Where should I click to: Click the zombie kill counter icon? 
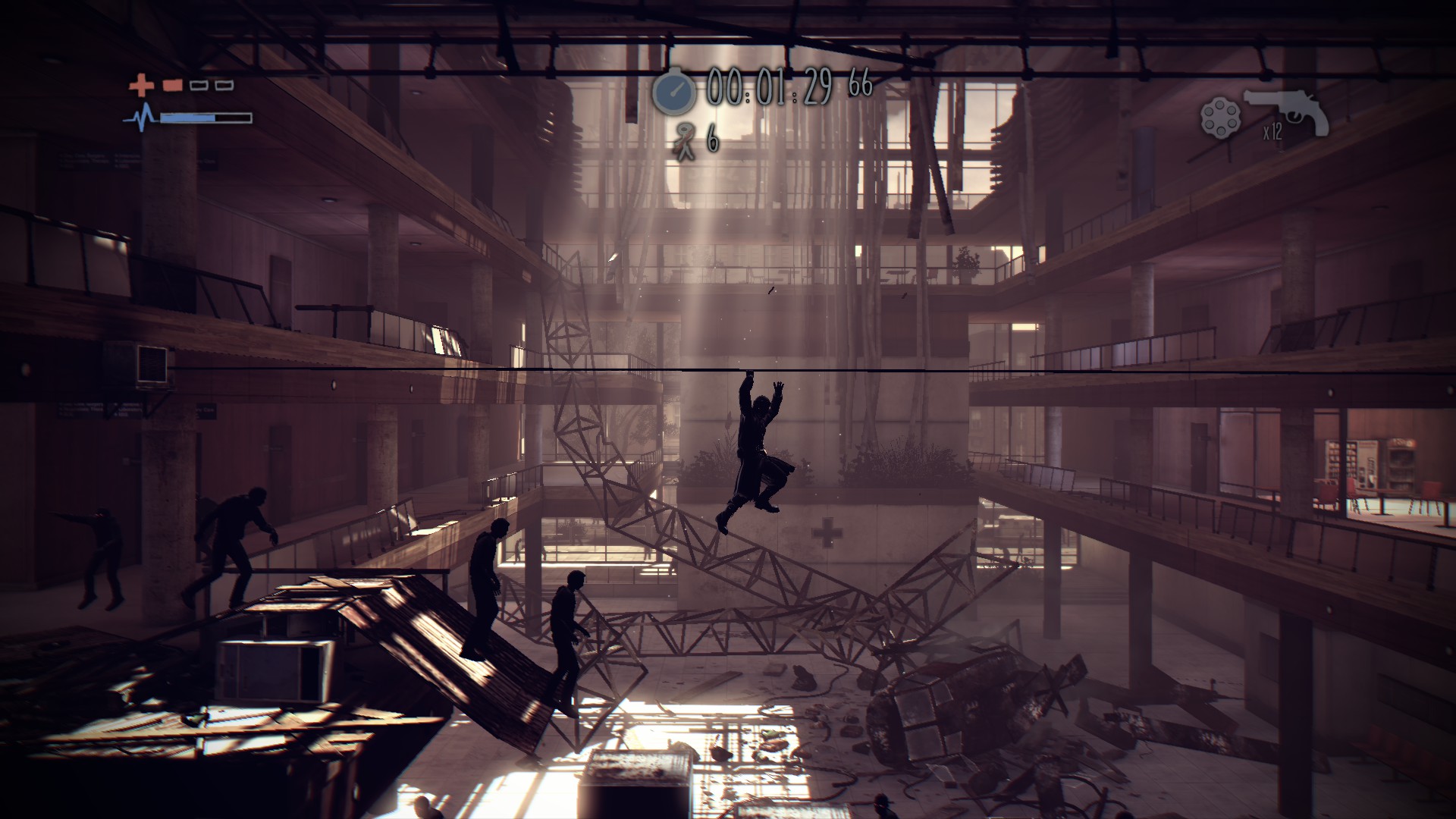point(685,142)
